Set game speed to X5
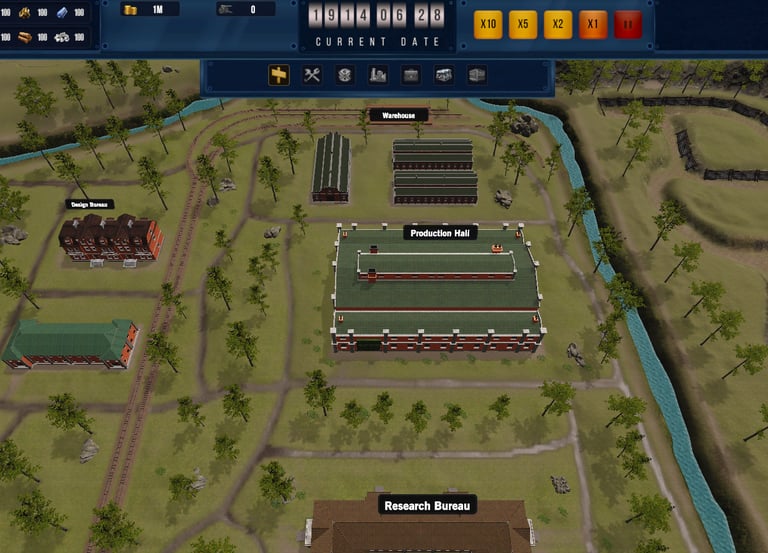Viewport: 768px width, 553px height. (523, 24)
